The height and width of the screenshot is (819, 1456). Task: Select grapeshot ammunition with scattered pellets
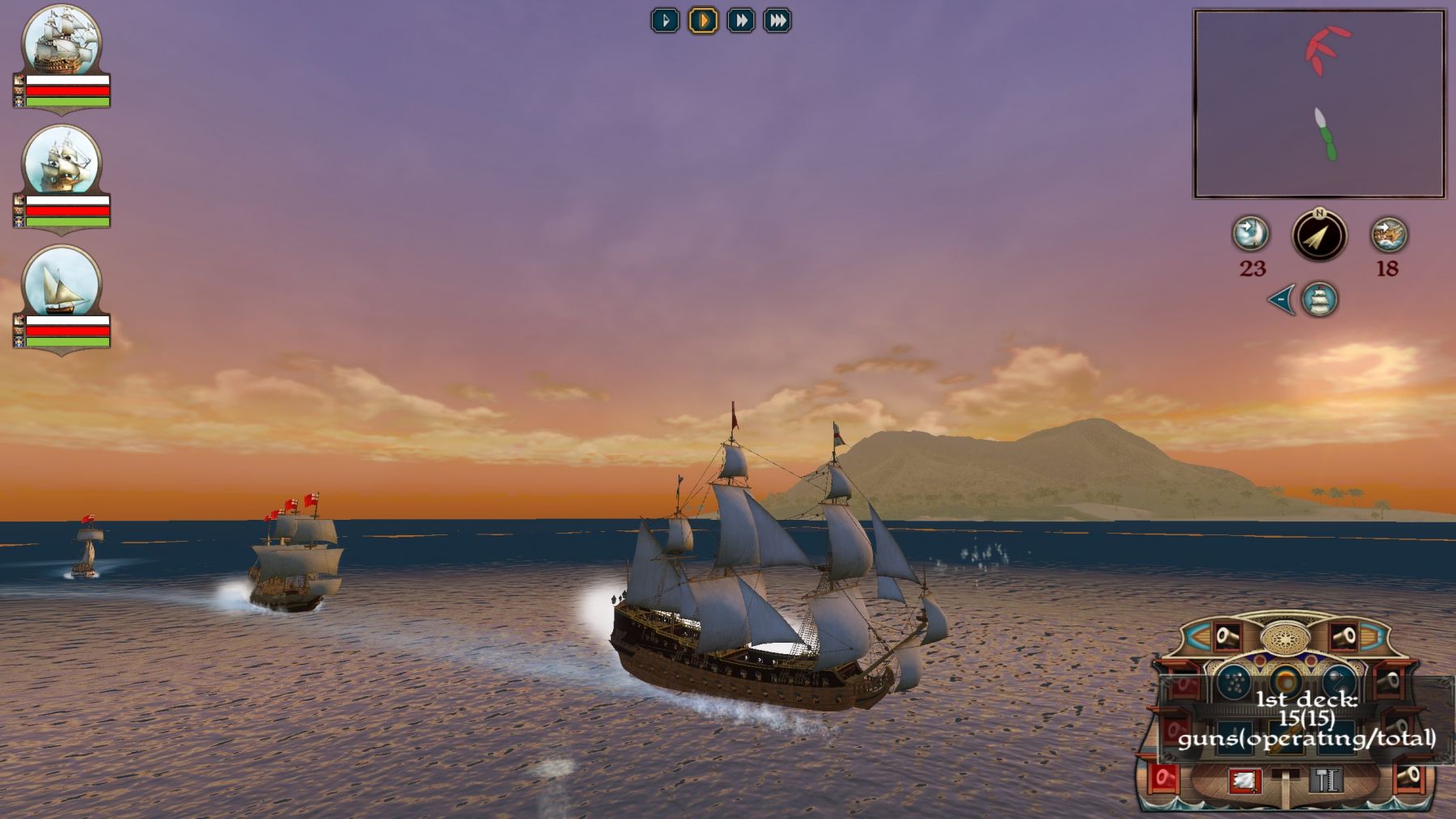tap(1233, 683)
